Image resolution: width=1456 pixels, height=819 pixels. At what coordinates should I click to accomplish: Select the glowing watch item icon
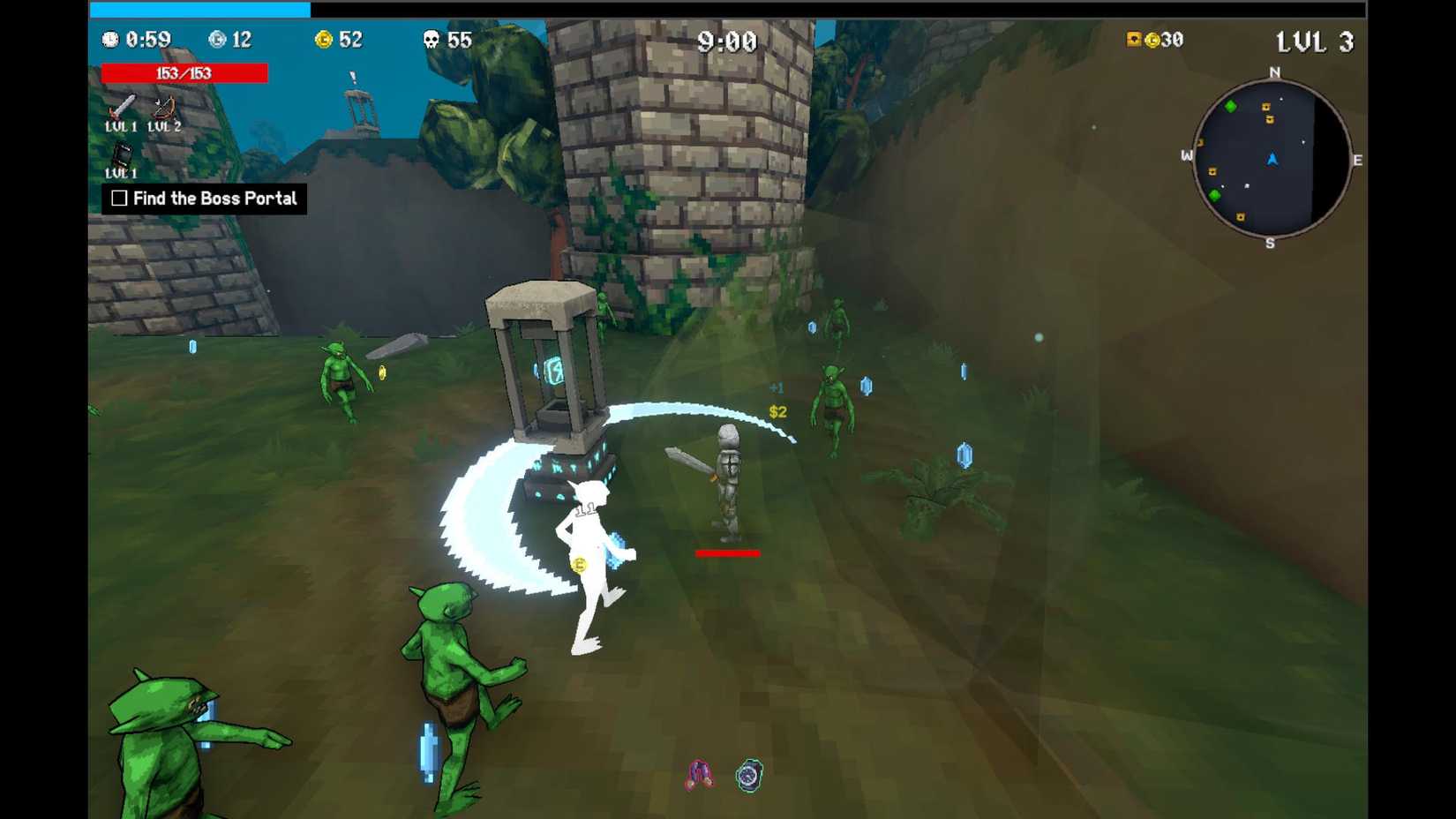749,774
